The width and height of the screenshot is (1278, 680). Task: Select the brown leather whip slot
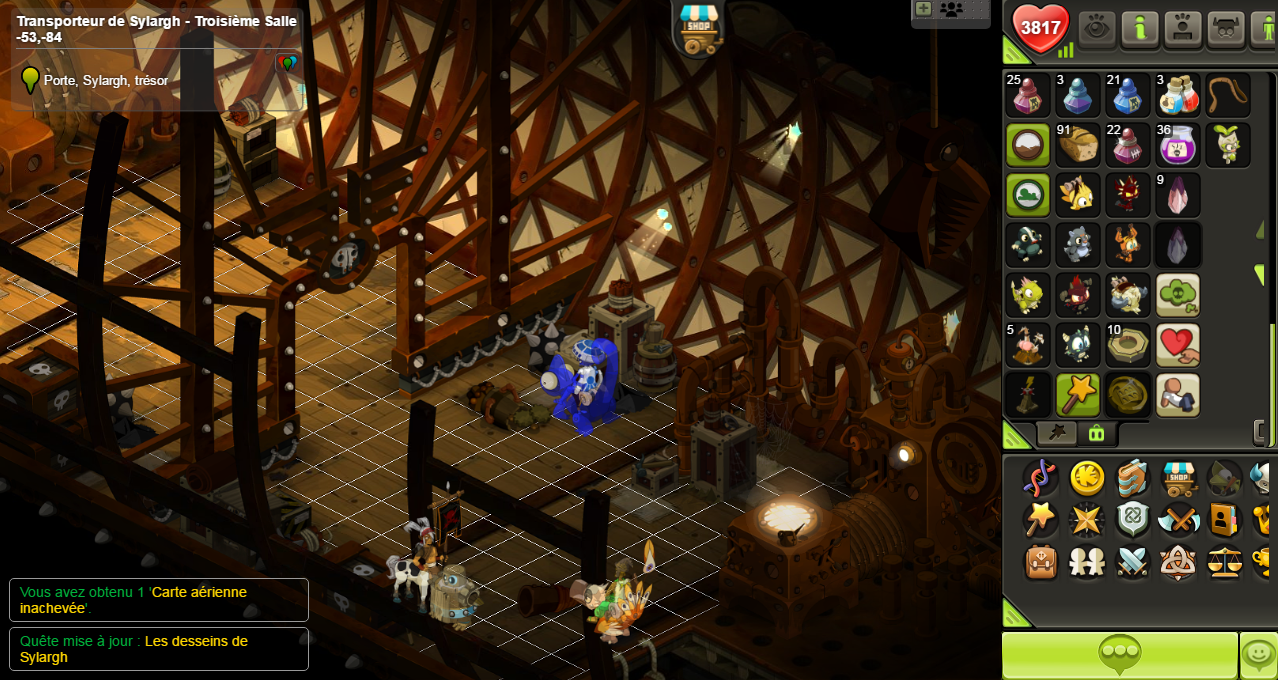click(x=1228, y=95)
